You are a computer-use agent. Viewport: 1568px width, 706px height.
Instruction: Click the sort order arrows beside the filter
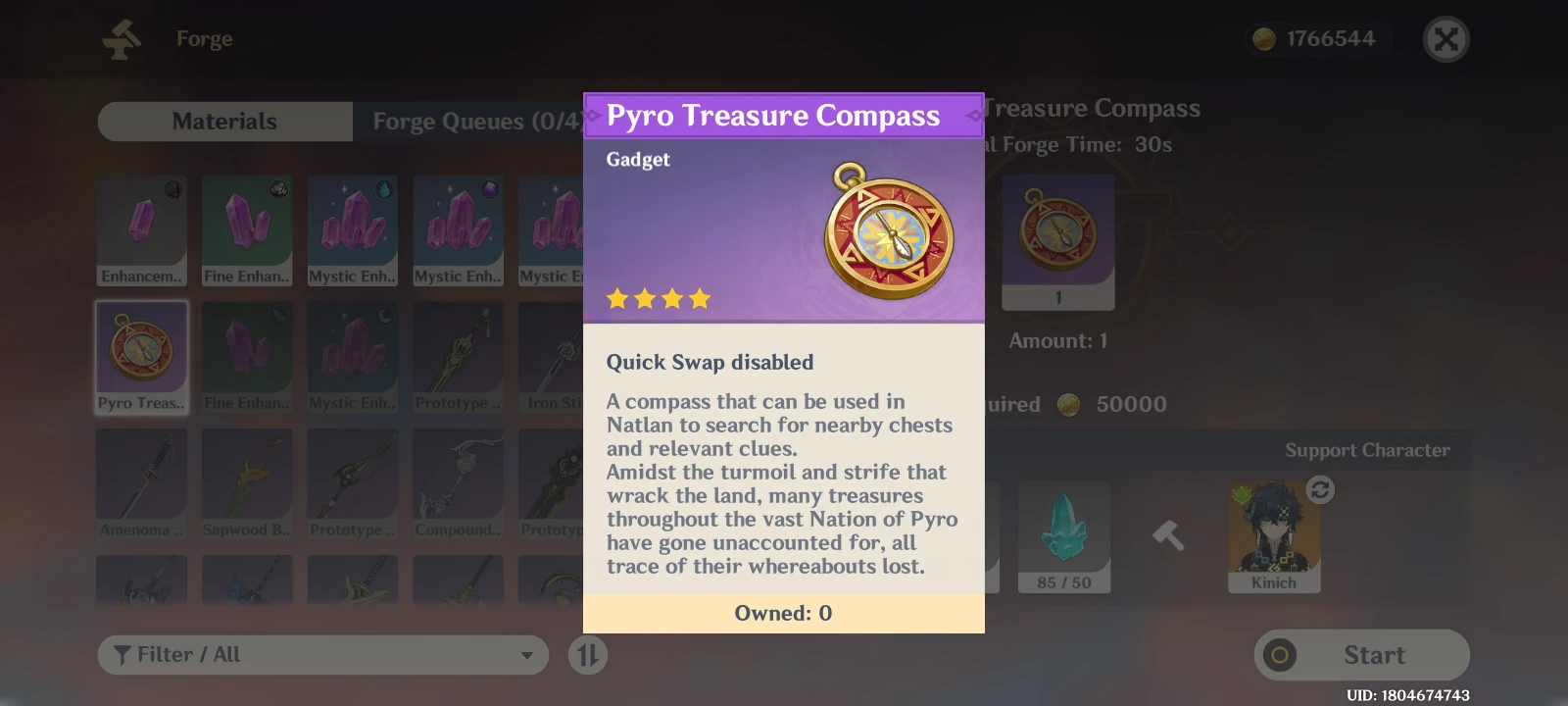pyautogui.click(x=587, y=654)
